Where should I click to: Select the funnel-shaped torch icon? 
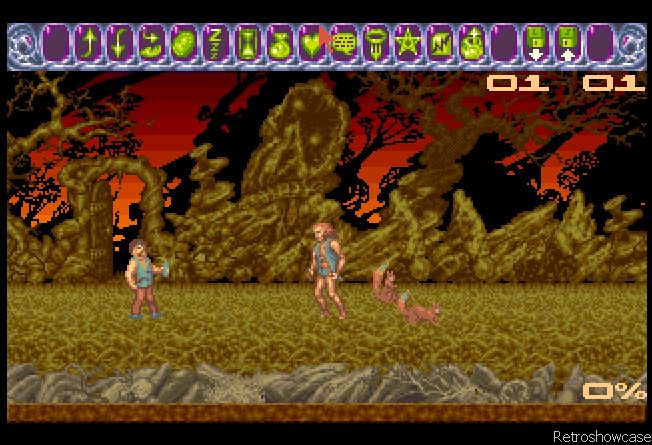[x=376, y=44]
